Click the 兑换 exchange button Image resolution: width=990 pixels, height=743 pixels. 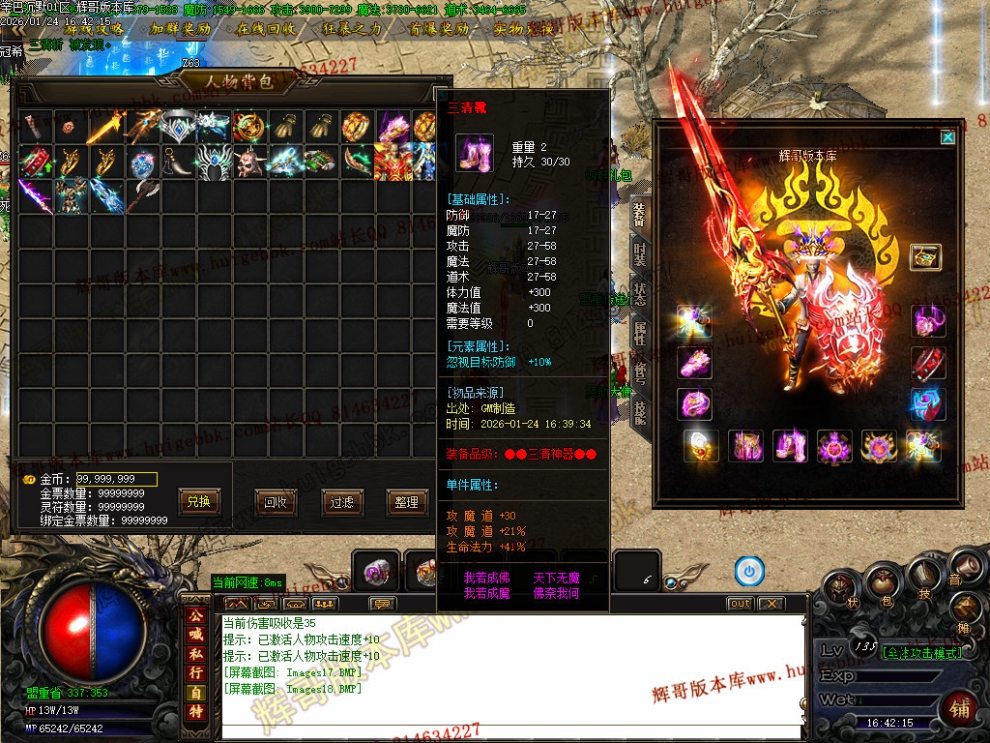pos(198,502)
